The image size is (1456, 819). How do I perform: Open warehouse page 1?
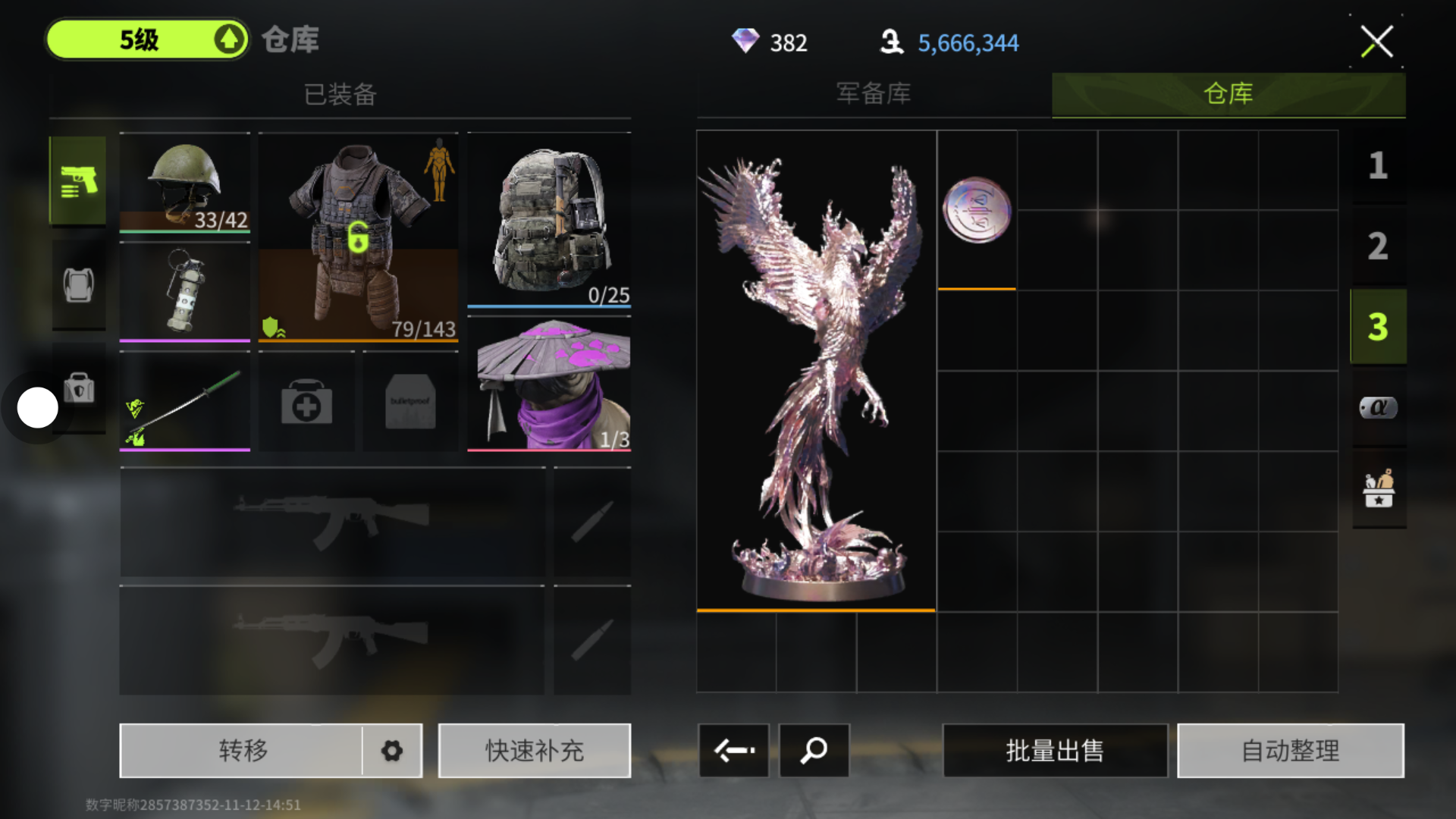click(x=1378, y=165)
